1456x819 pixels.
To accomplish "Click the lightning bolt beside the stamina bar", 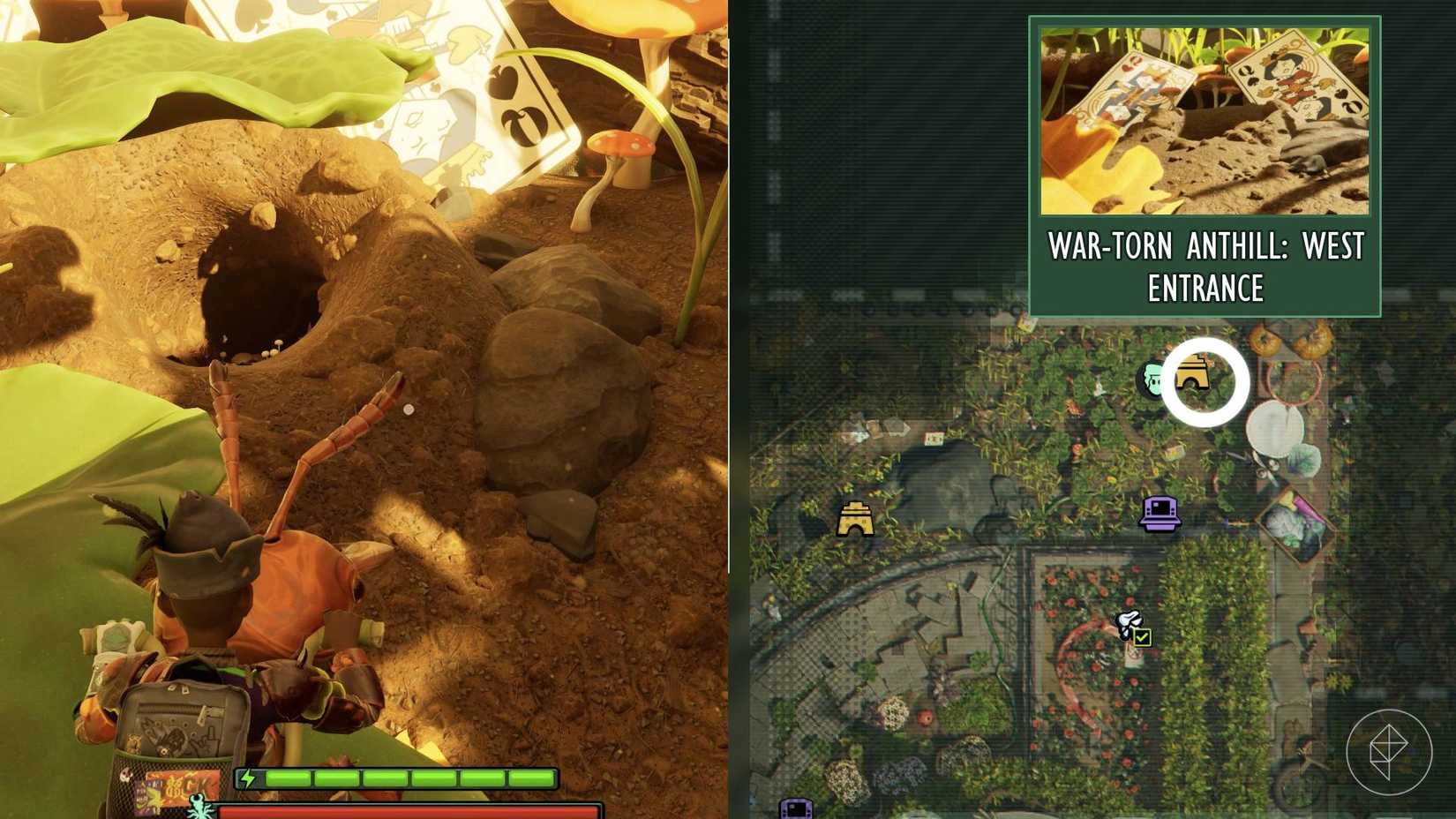I will [x=250, y=778].
